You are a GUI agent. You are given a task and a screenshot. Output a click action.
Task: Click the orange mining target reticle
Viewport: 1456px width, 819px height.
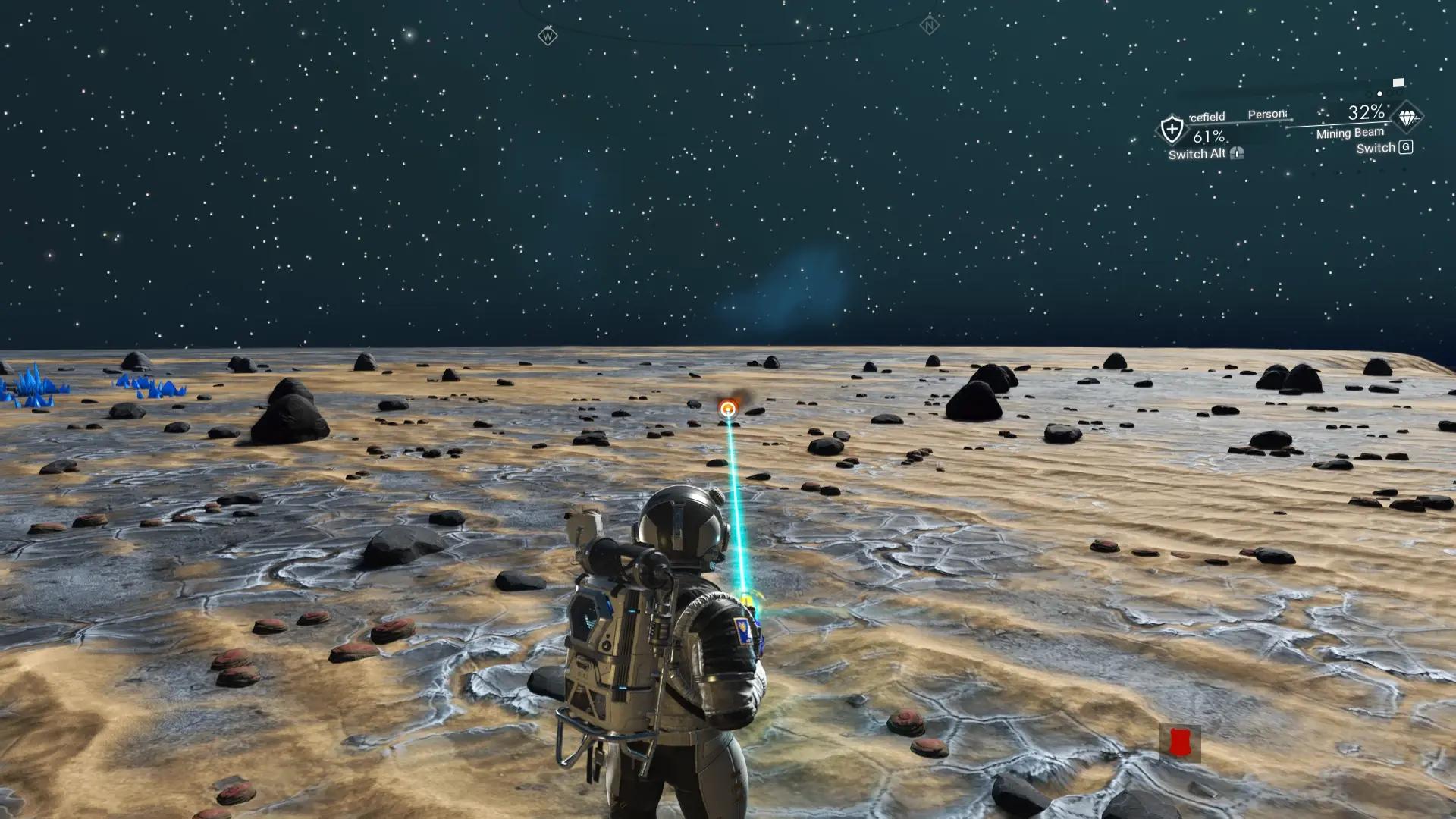pyautogui.click(x=728, y=409)
